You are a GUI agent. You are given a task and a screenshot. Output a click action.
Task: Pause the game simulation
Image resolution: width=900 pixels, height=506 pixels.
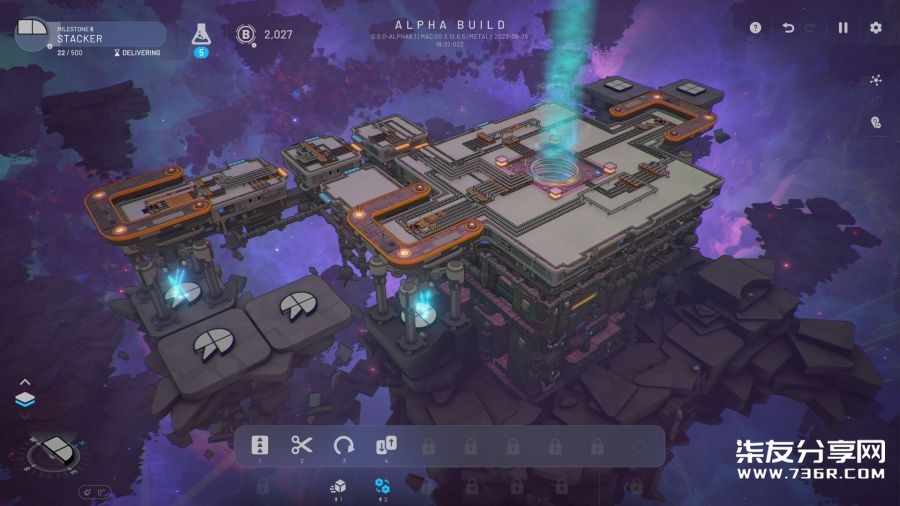(x=843, y=28)
